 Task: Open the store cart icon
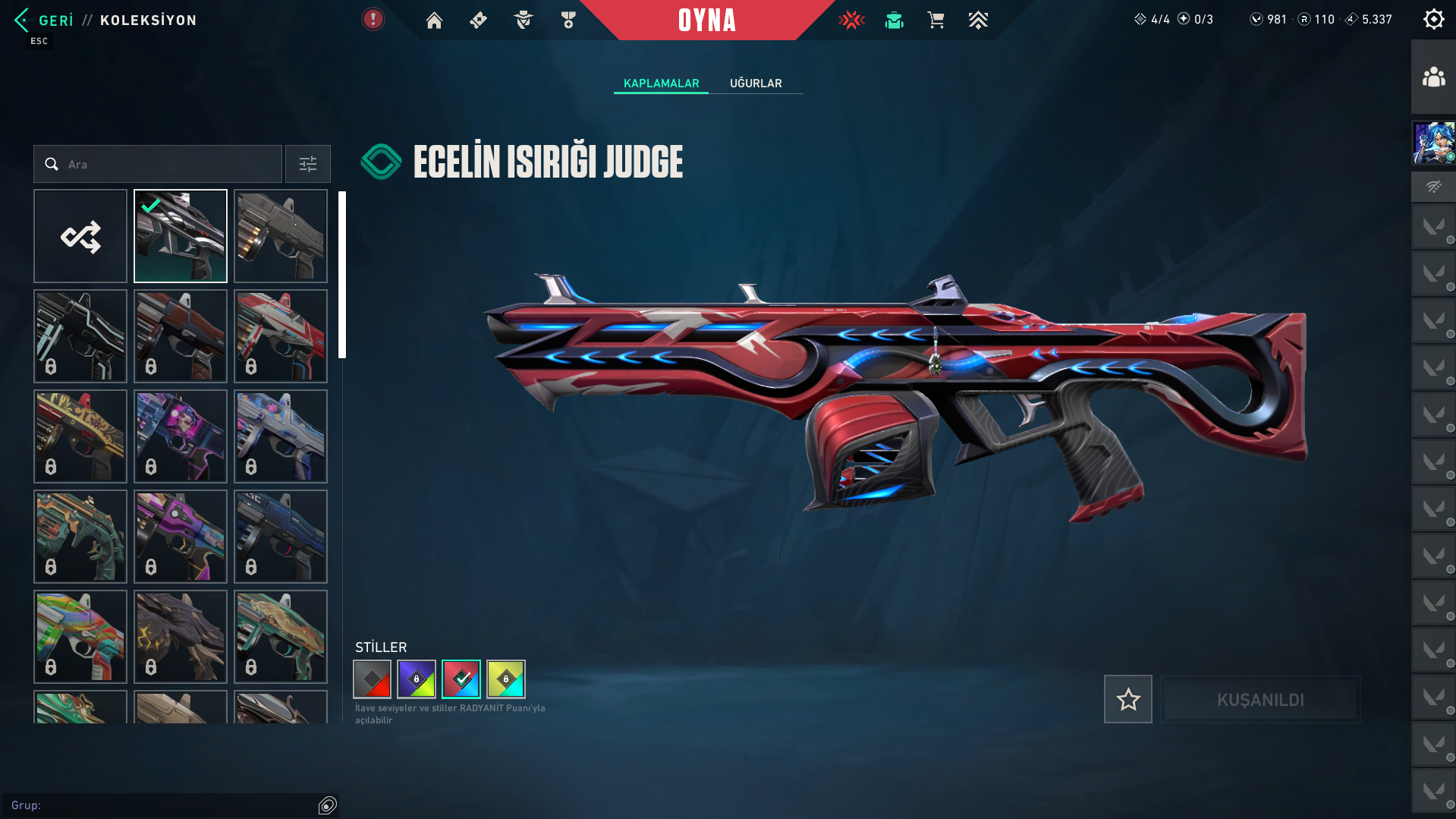[936, 20]
